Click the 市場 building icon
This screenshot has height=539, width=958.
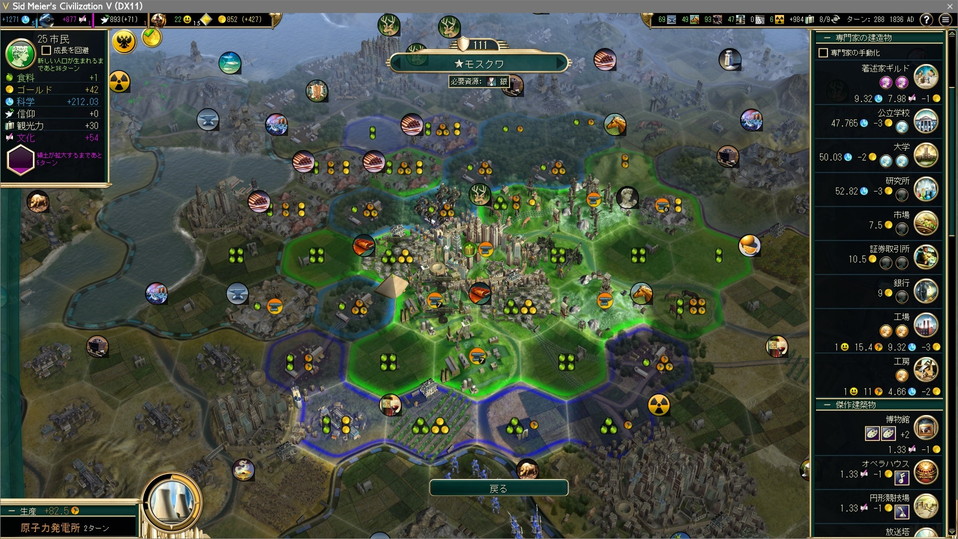click(925, 222)
